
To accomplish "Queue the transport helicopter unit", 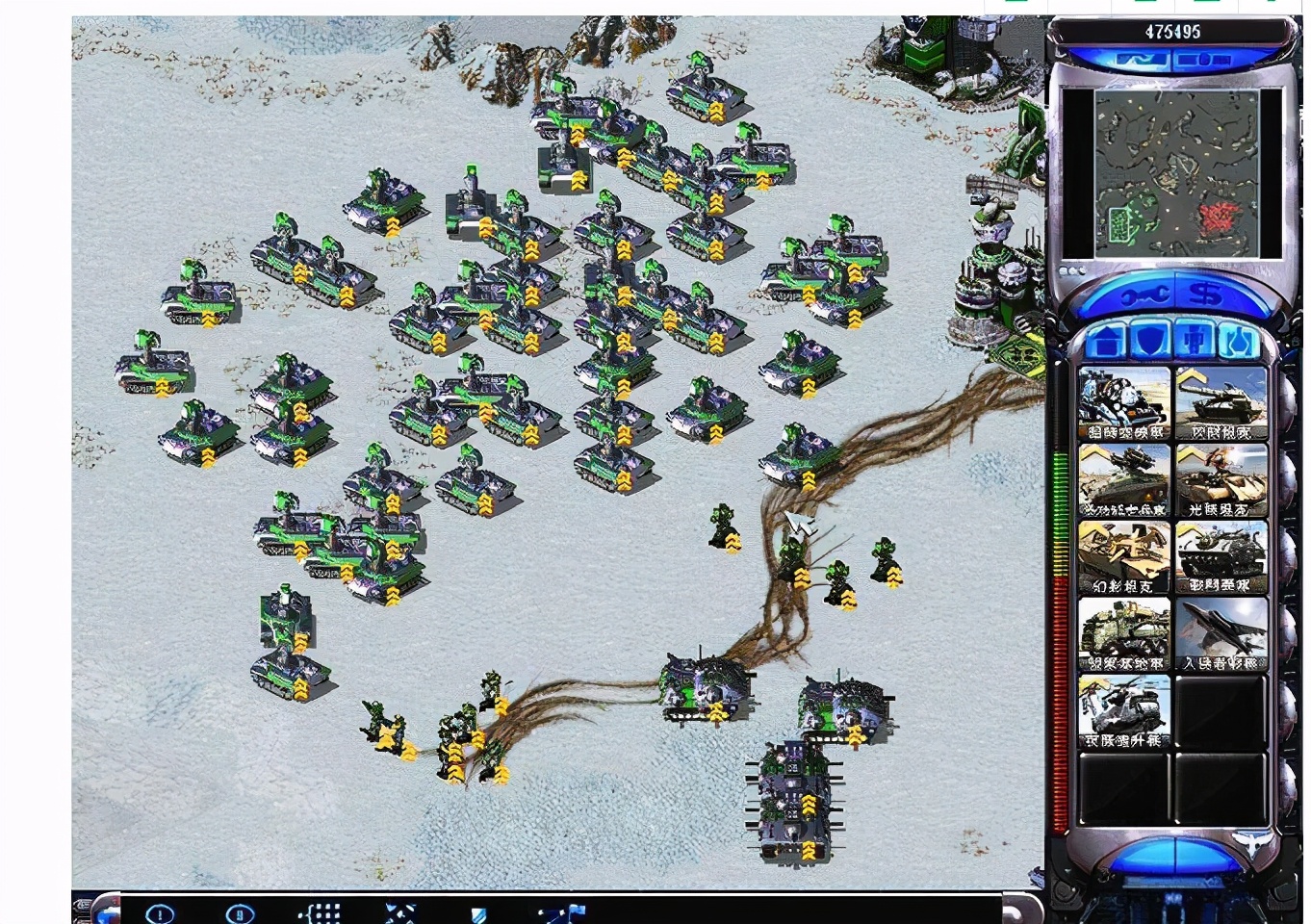I will tap(1122, 707).
